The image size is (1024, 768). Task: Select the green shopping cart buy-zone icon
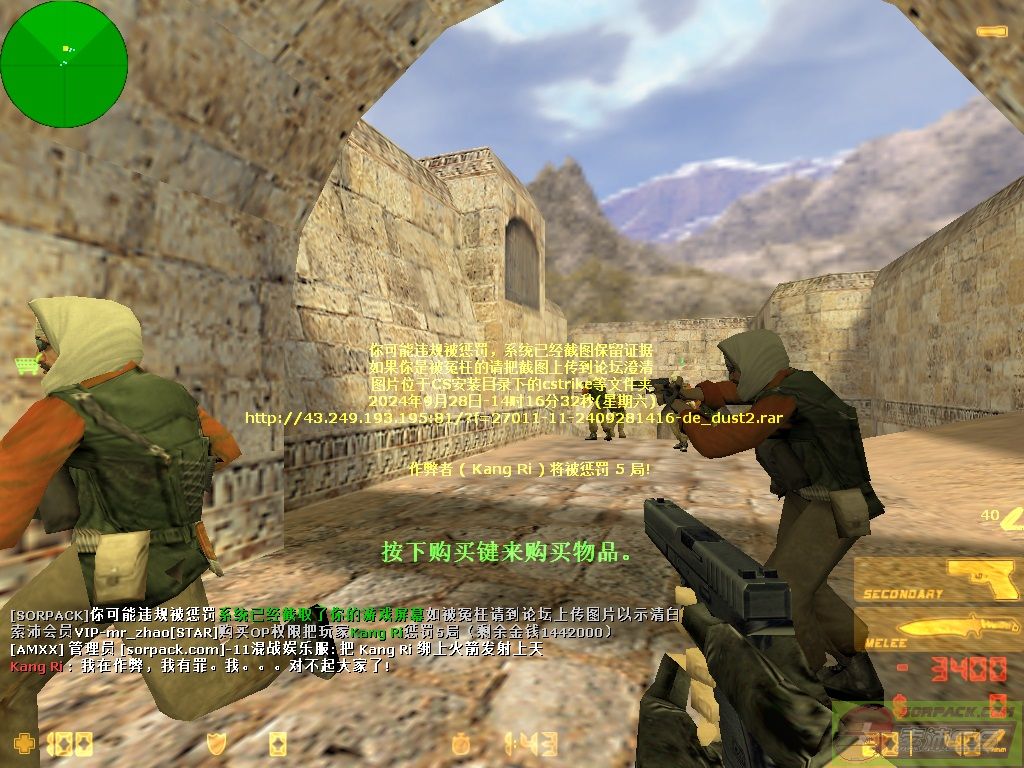(x=27, y=366)
